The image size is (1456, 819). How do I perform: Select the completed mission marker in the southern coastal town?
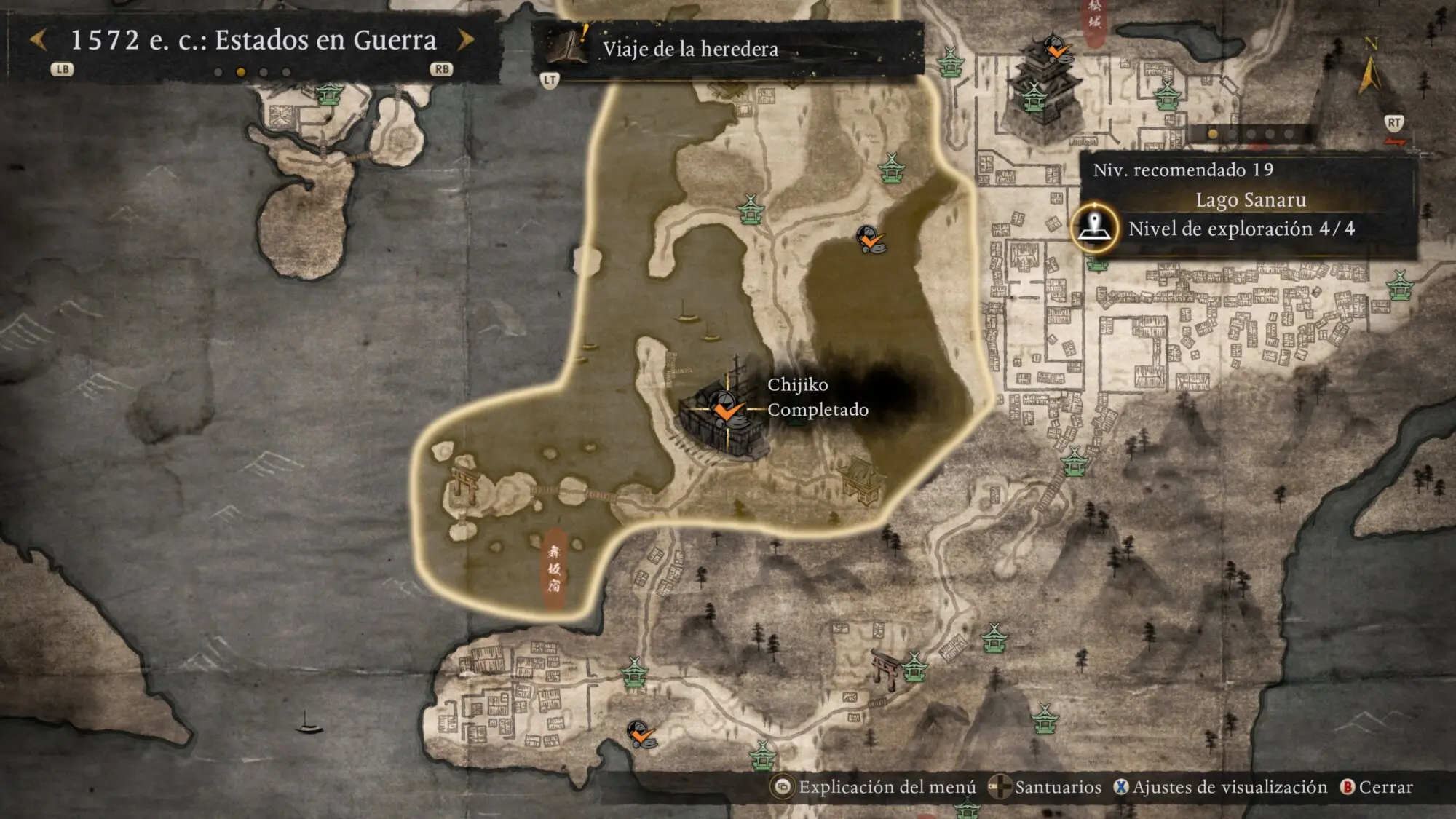point(641,734)
